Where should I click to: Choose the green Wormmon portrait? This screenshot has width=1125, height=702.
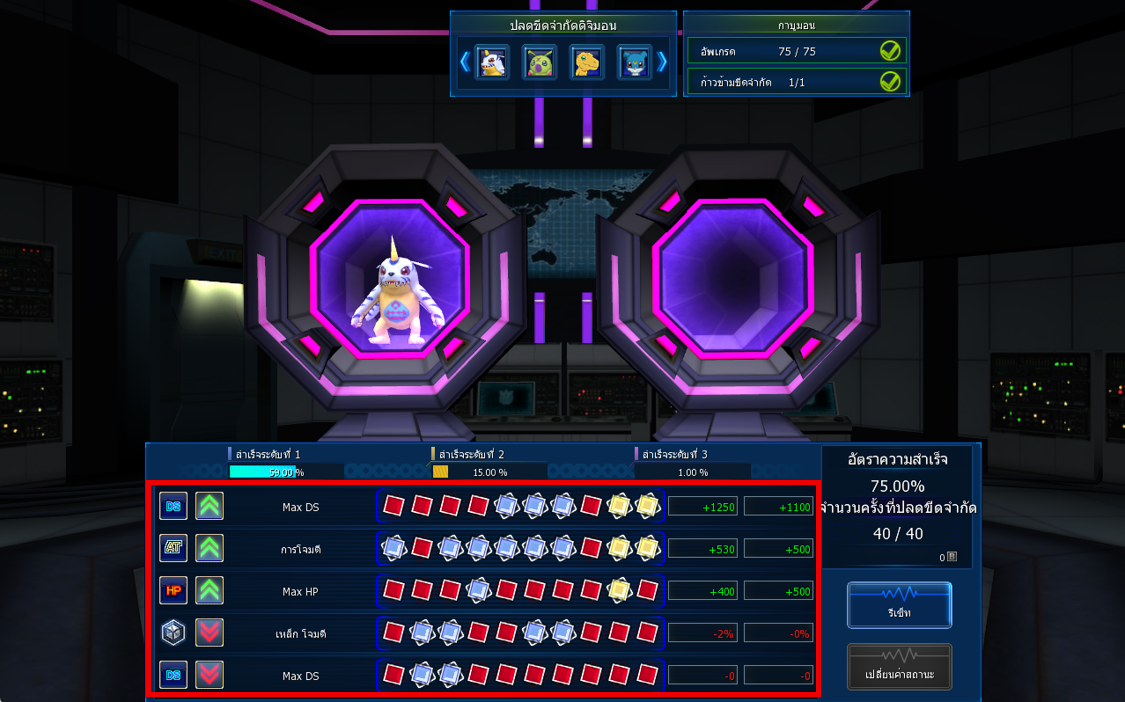coord(539,63)
